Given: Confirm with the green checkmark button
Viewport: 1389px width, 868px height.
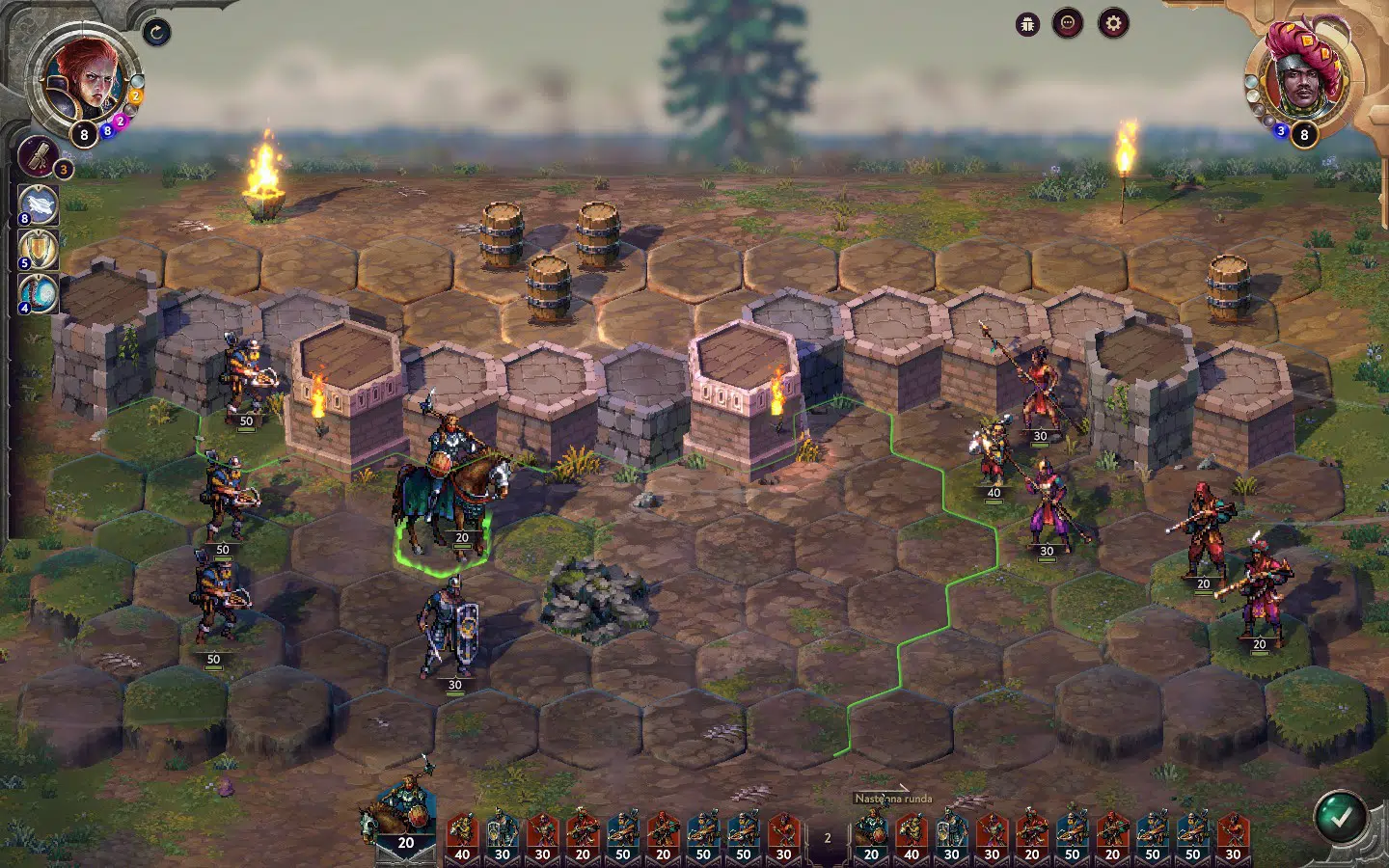Looking at the screenshot, I should pos(1340,816).
